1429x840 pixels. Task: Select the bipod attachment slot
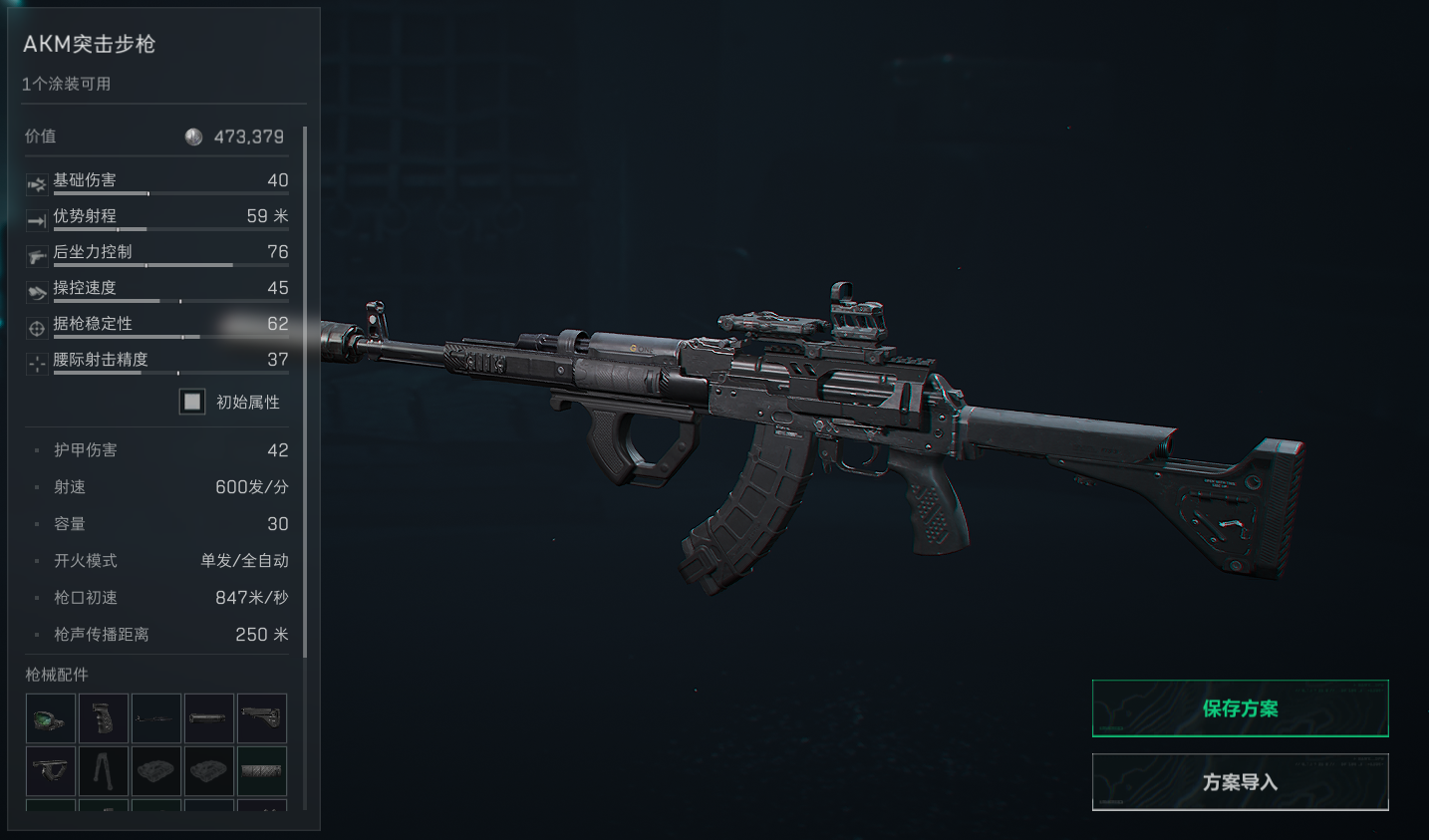pyautogui.click(x=103, y=771)
